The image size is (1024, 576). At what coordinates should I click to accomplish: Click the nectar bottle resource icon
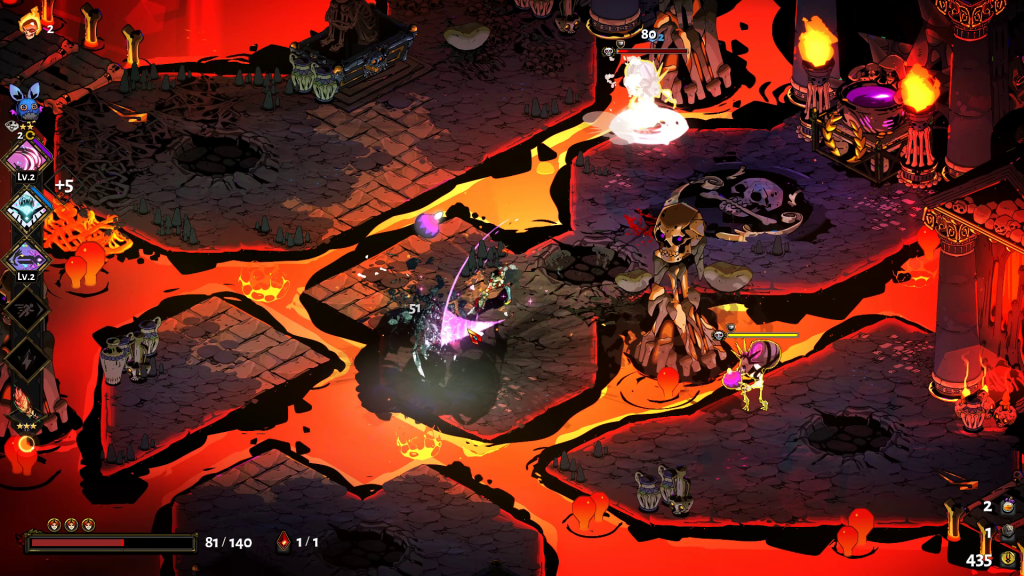coord(1006,507)
